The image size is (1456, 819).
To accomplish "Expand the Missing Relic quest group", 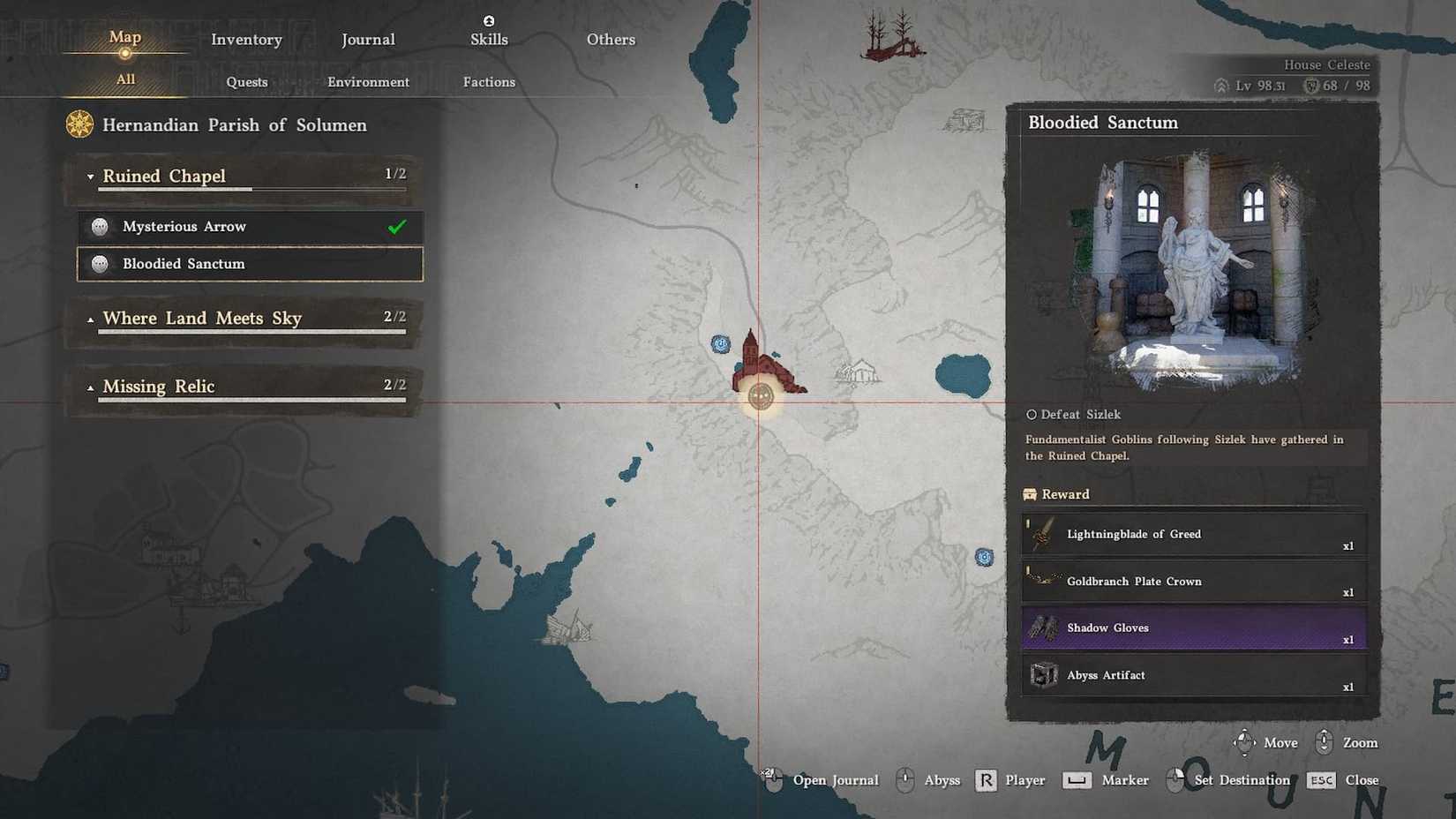I will pos(90,386).
